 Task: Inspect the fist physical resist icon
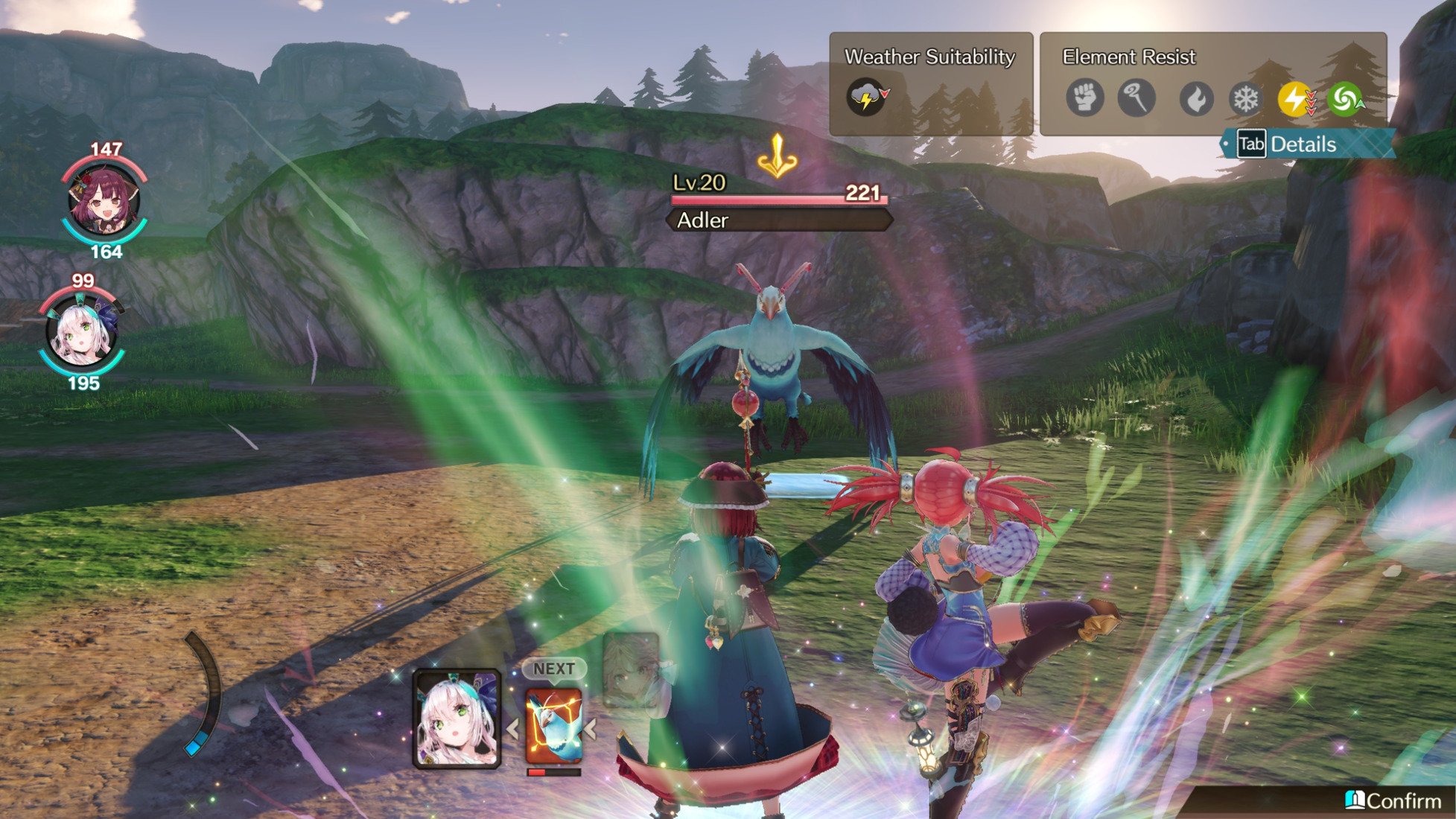click(1084, 98)
